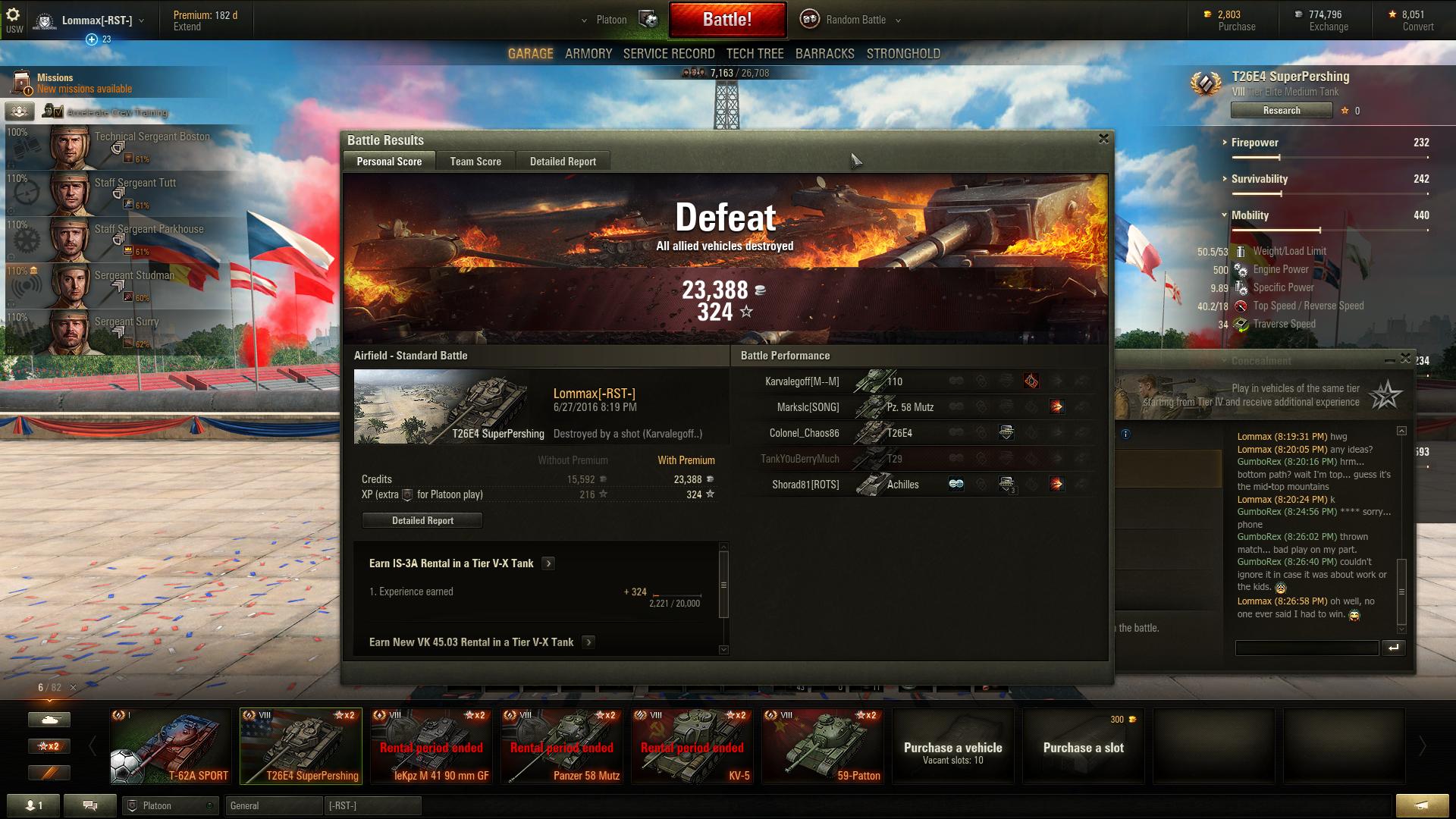1456x819 pixels.
Task: Buy a new garage slot
Action: tap(1083, 746)
